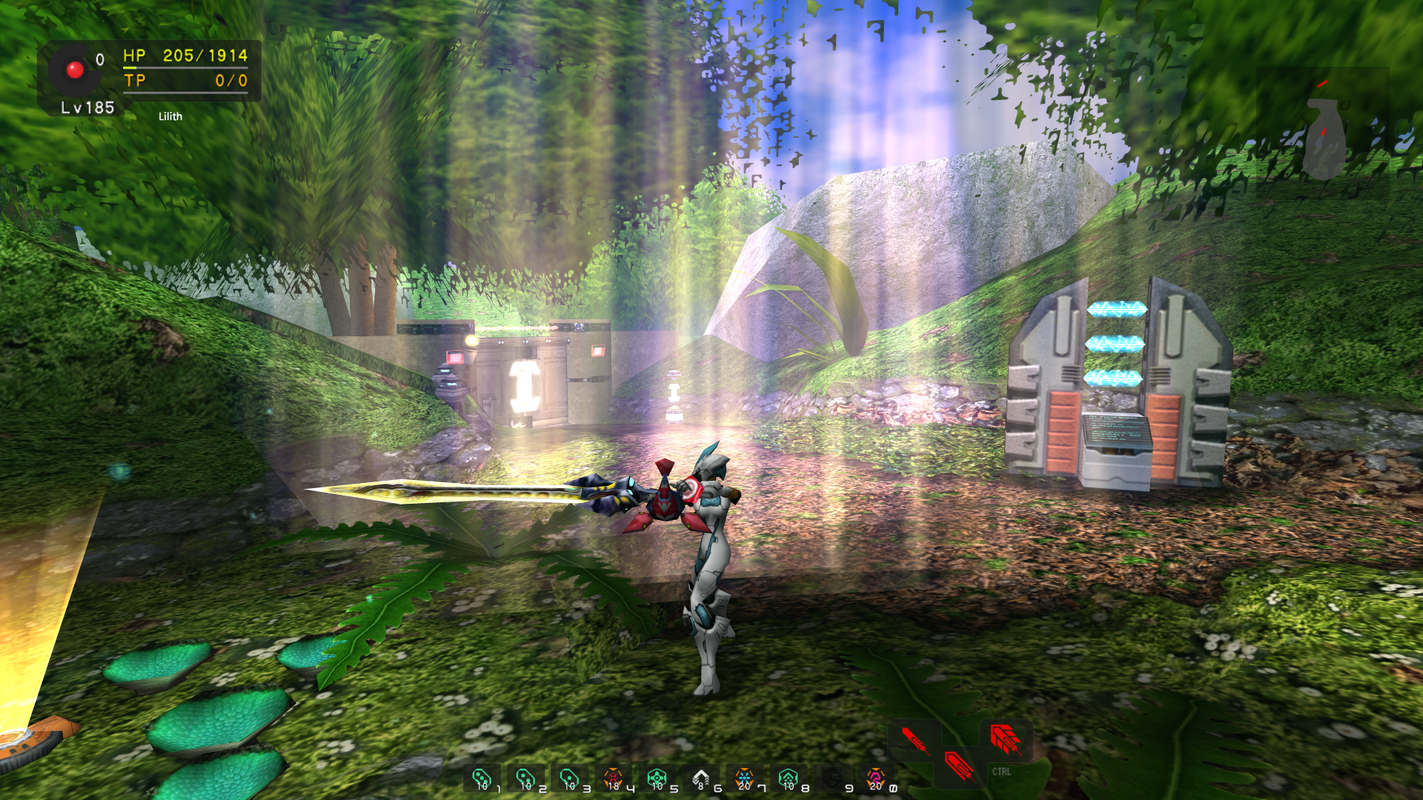
Task: Use the Monomate item in hotbar slot 1
Action: (481, 777)
